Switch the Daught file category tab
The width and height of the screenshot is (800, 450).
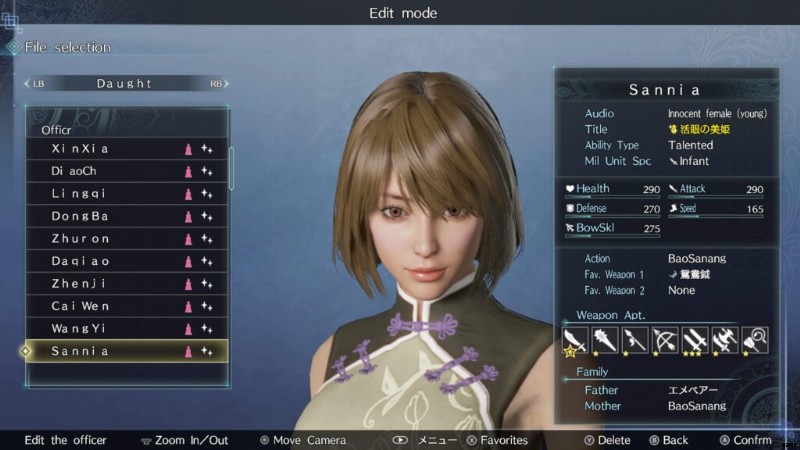point(125,83)
